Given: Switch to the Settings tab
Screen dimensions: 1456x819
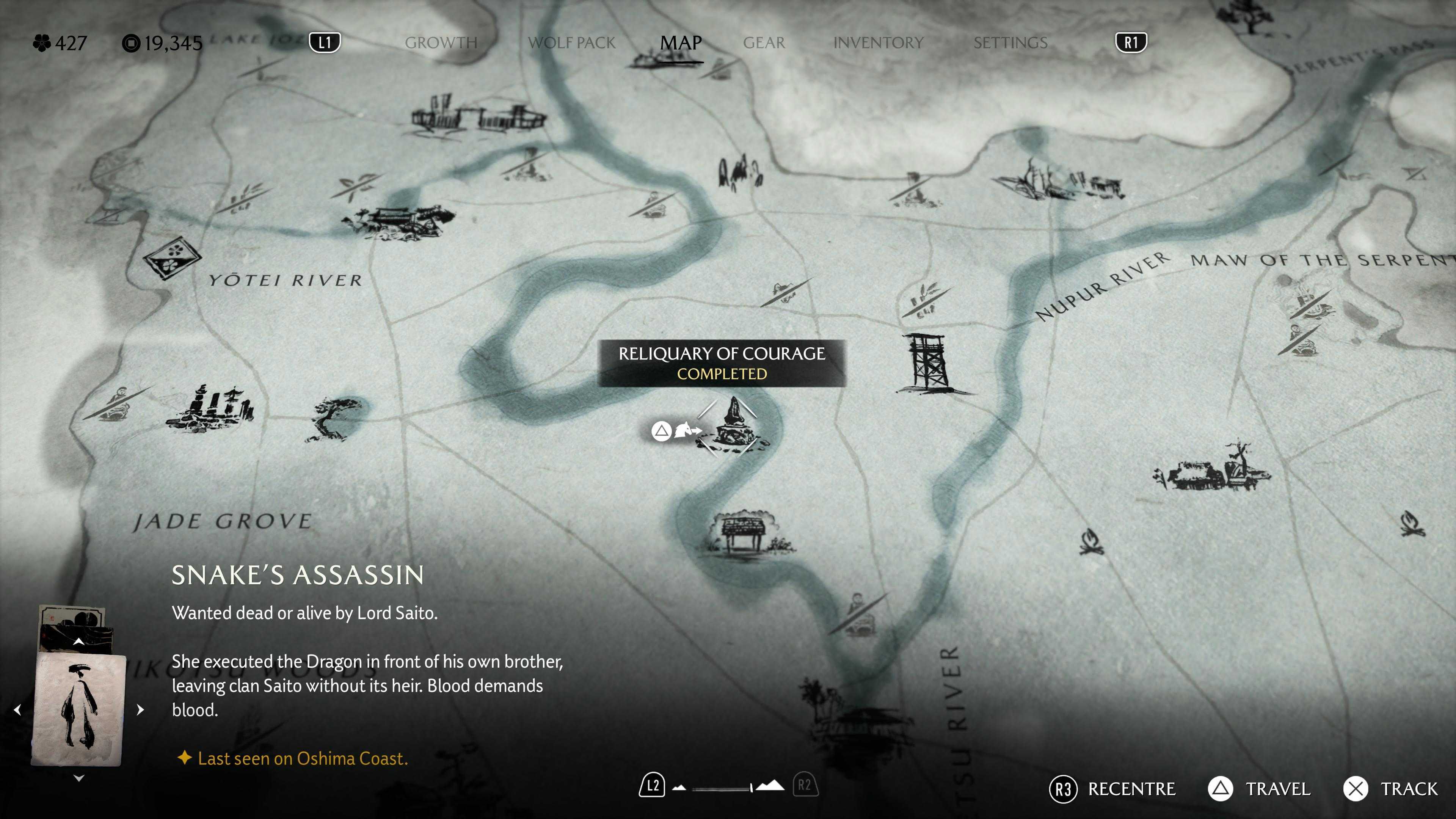Looking at the screenshot, I should (1010, 42).
